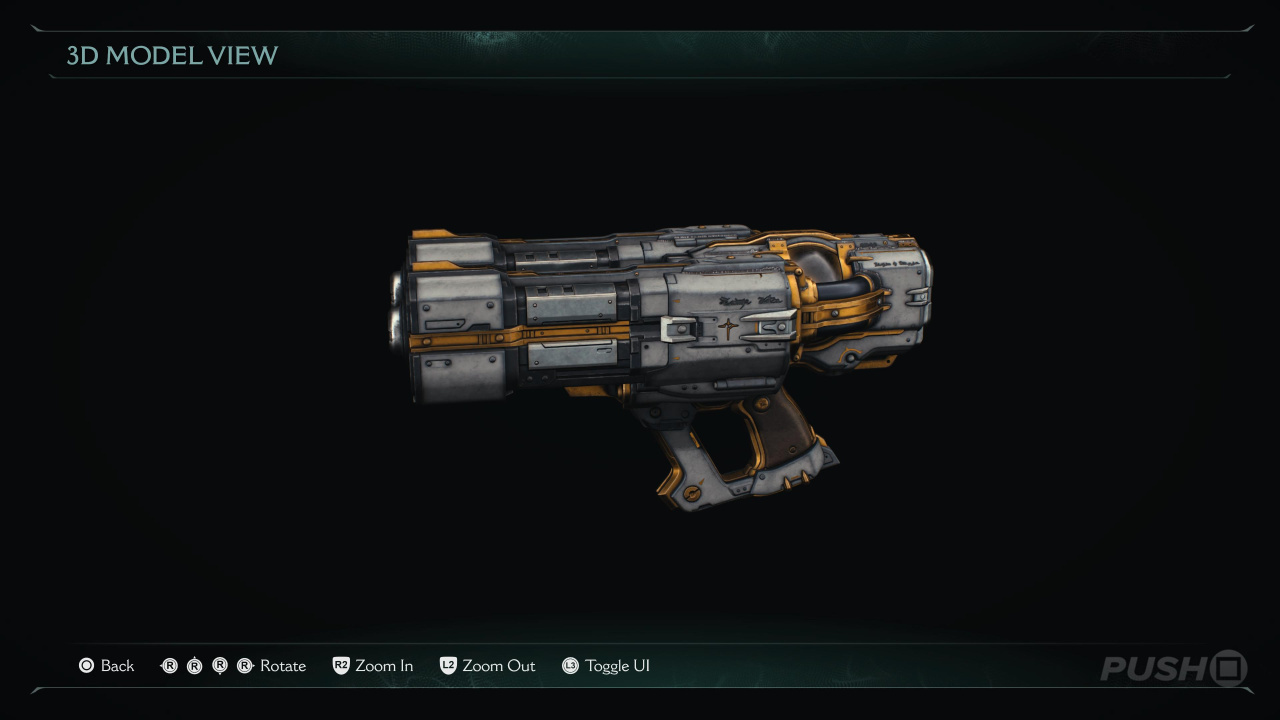1280x720 pixels.
Task: Go back from the 3D Model View
Action: (107, 666)
